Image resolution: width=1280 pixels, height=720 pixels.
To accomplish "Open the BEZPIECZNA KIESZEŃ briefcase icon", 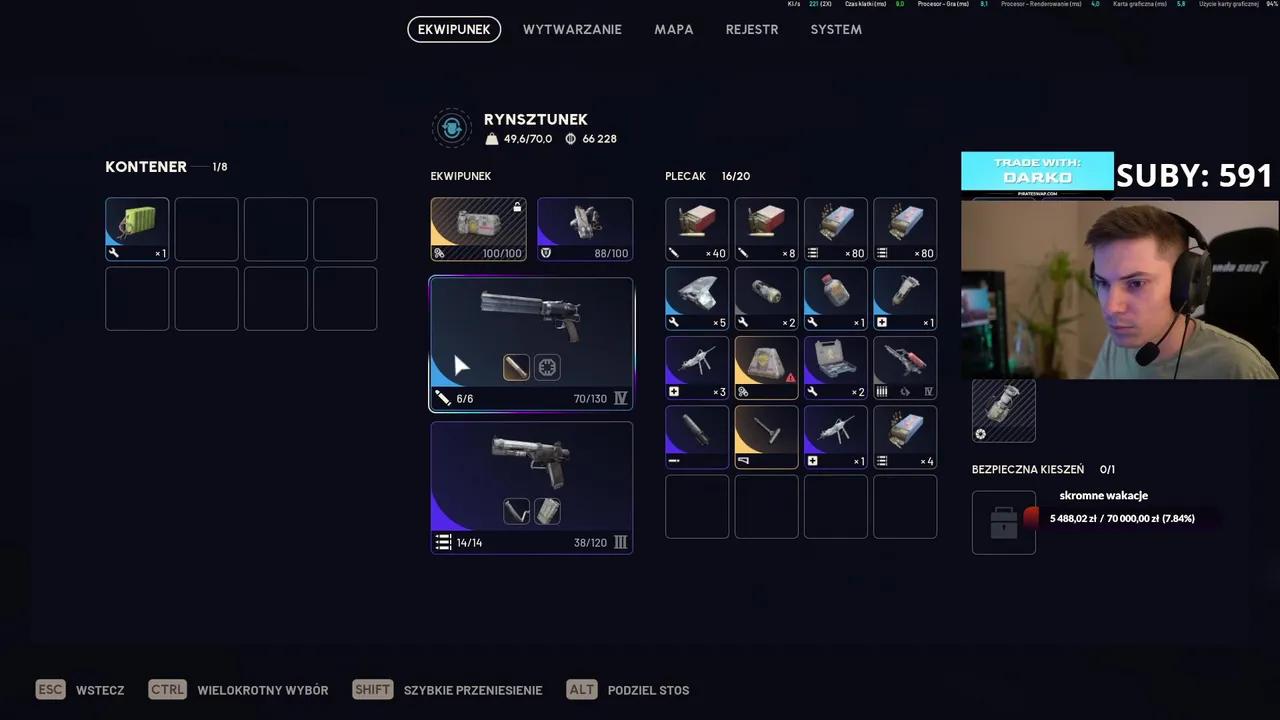I will point(1003,522).
